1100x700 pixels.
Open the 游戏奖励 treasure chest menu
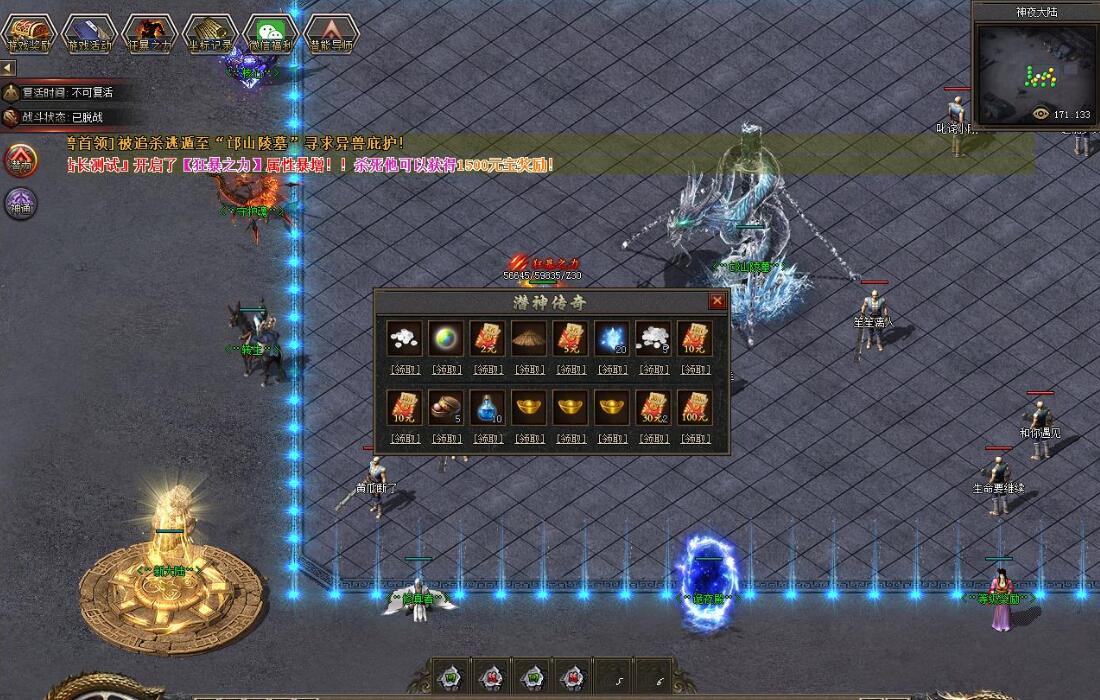[29, 32]
